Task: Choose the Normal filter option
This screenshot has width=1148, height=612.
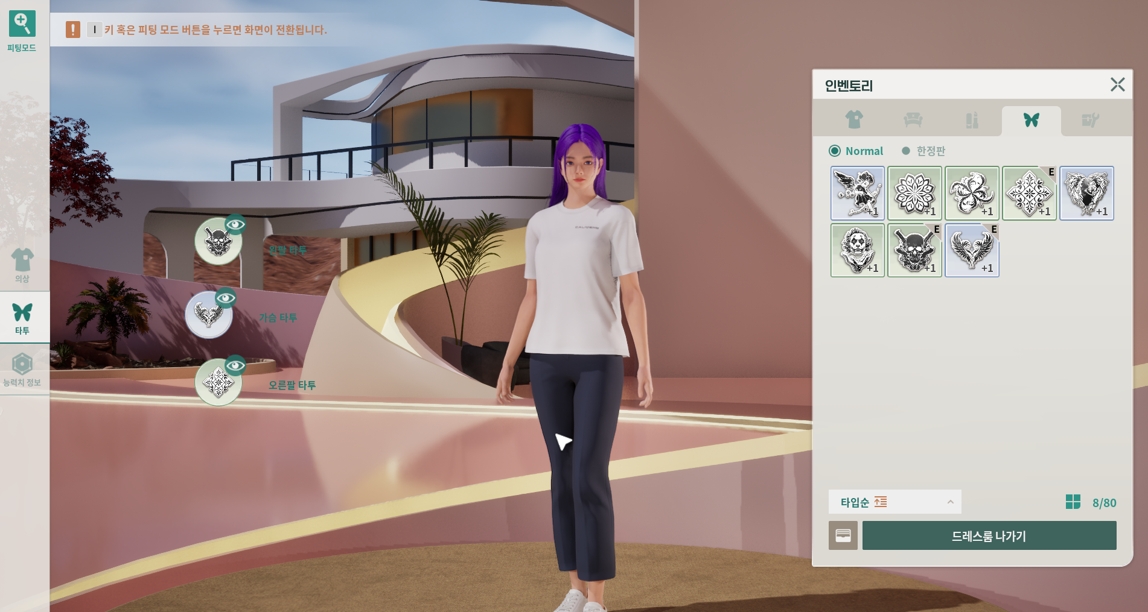Action: [835, 151]
